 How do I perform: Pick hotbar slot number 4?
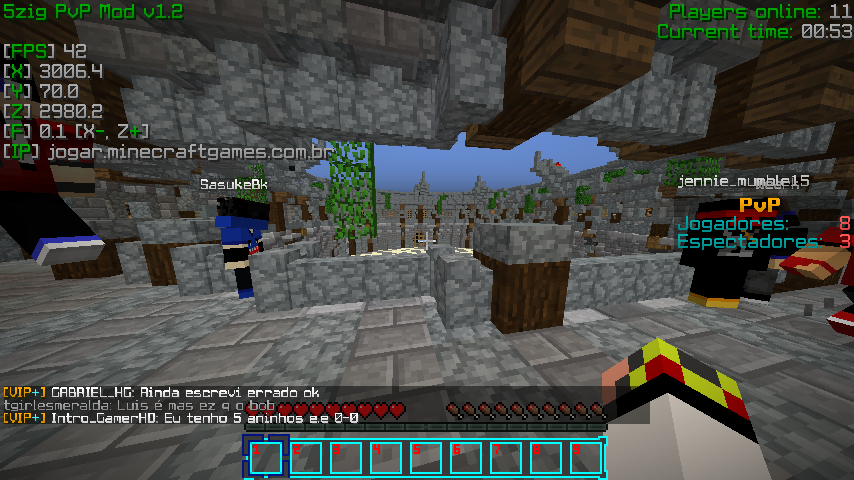pos(385,457)
